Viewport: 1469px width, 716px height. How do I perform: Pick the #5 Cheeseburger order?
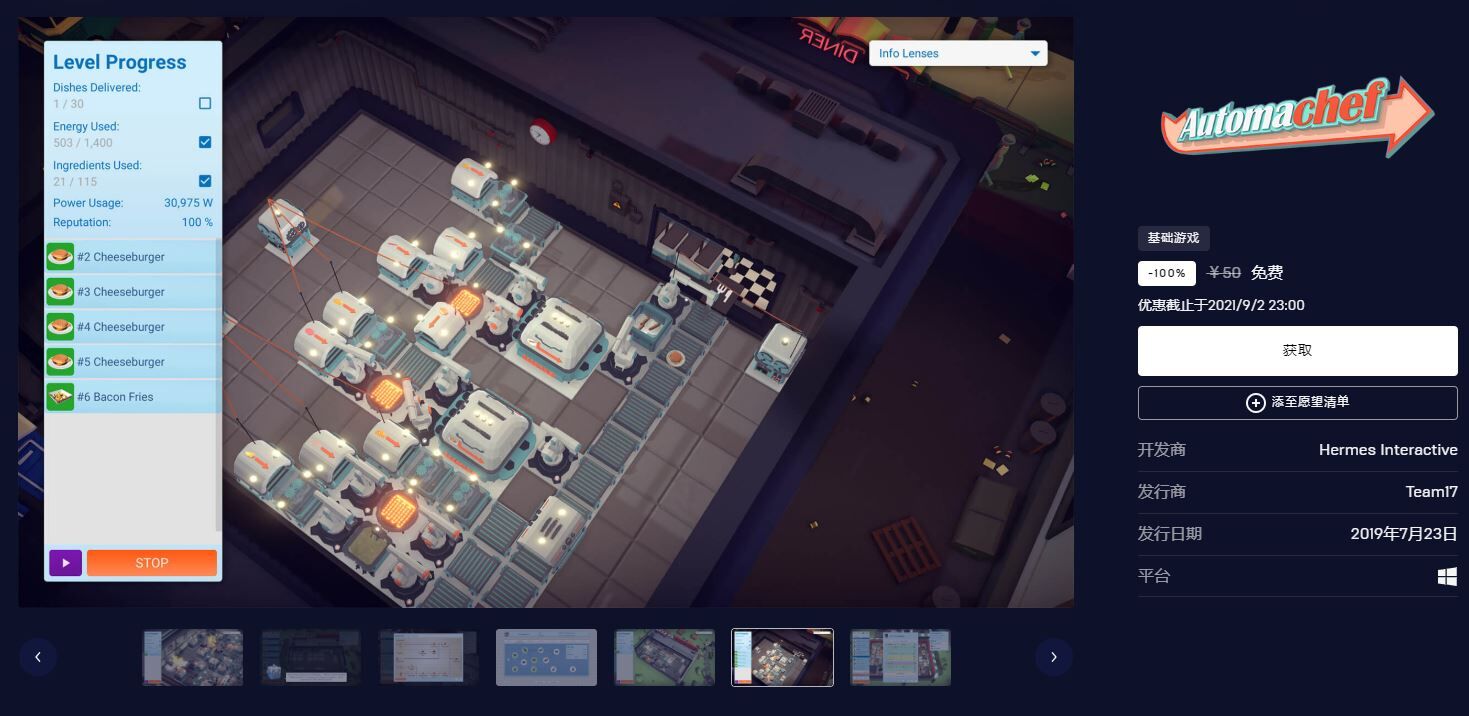(133, 362)
